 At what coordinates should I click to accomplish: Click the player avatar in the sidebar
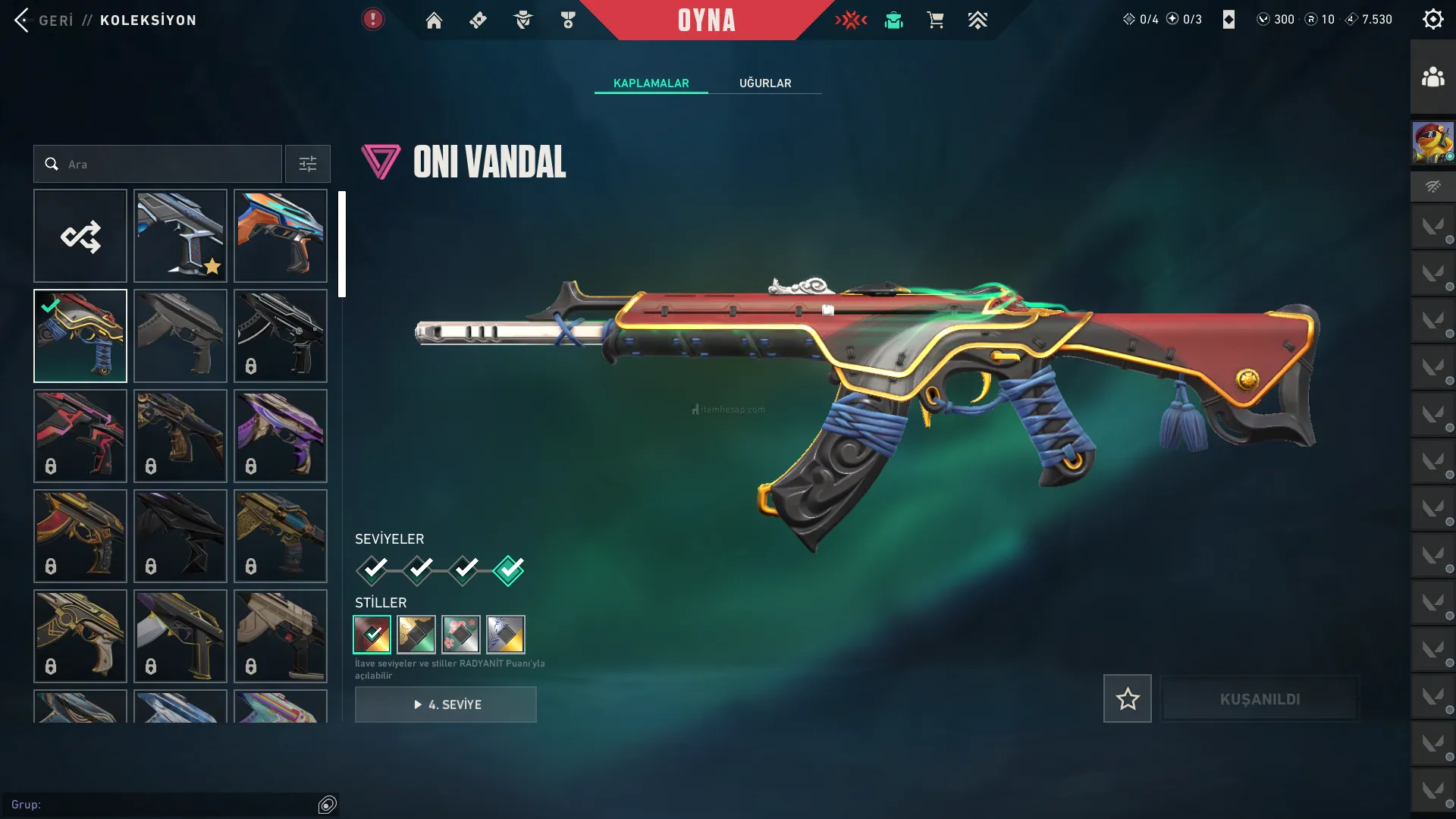click(x=1432, y=143)
